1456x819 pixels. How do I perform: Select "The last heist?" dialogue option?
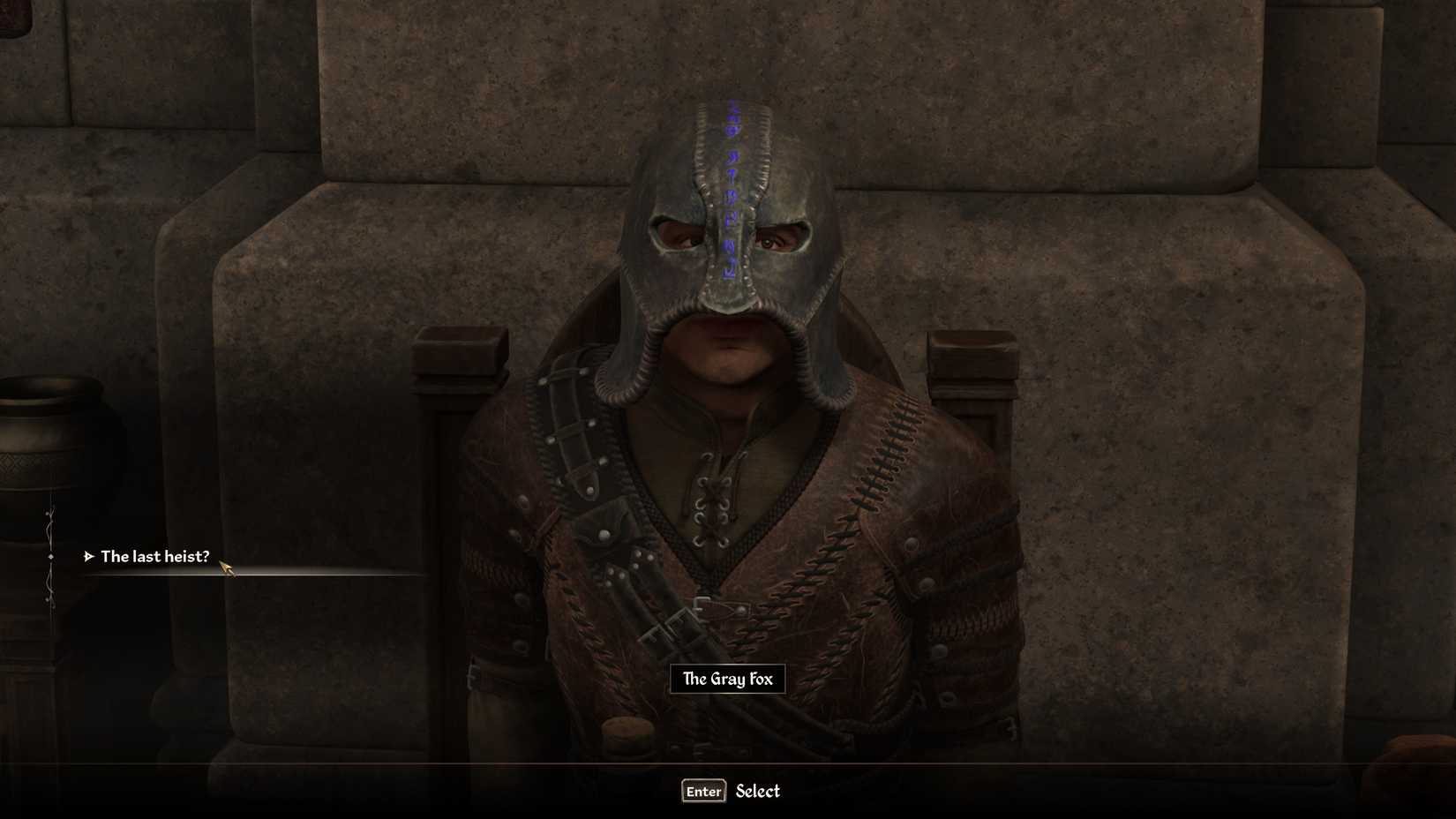tap(156, 557)
